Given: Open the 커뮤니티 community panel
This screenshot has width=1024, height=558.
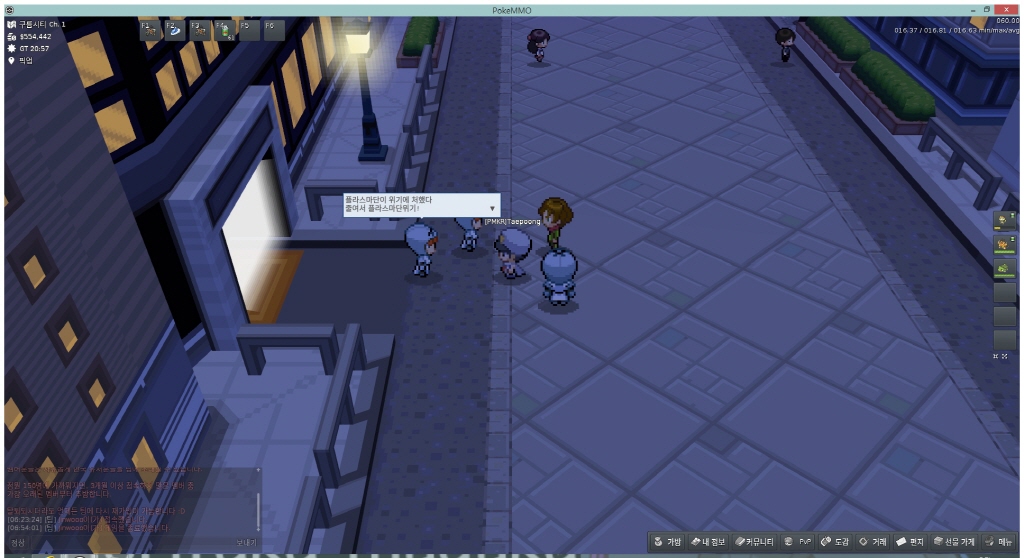Looking at the screenshot, I should click(755, 541).
